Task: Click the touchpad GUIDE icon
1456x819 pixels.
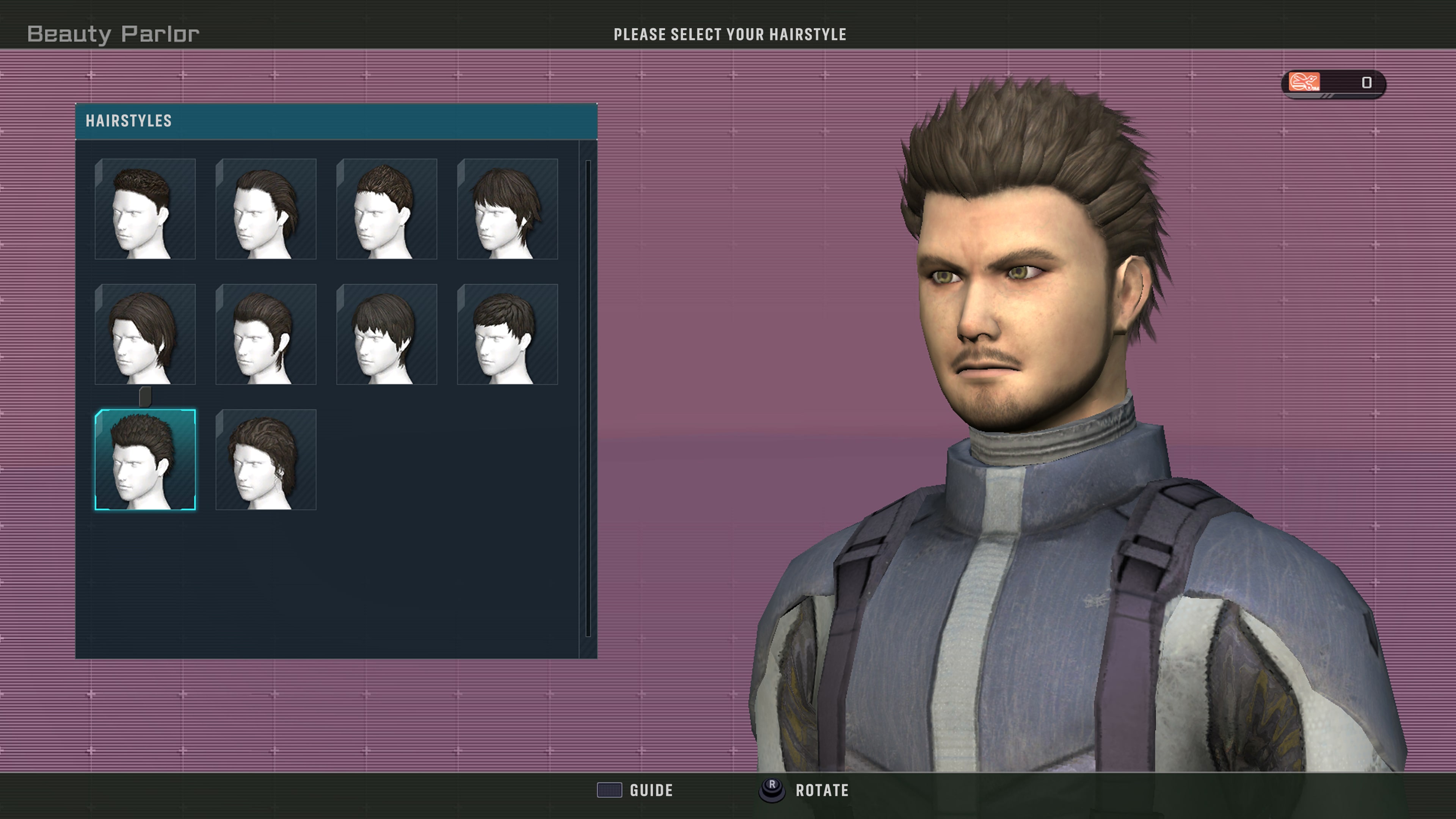Action: tap(609, 790)
